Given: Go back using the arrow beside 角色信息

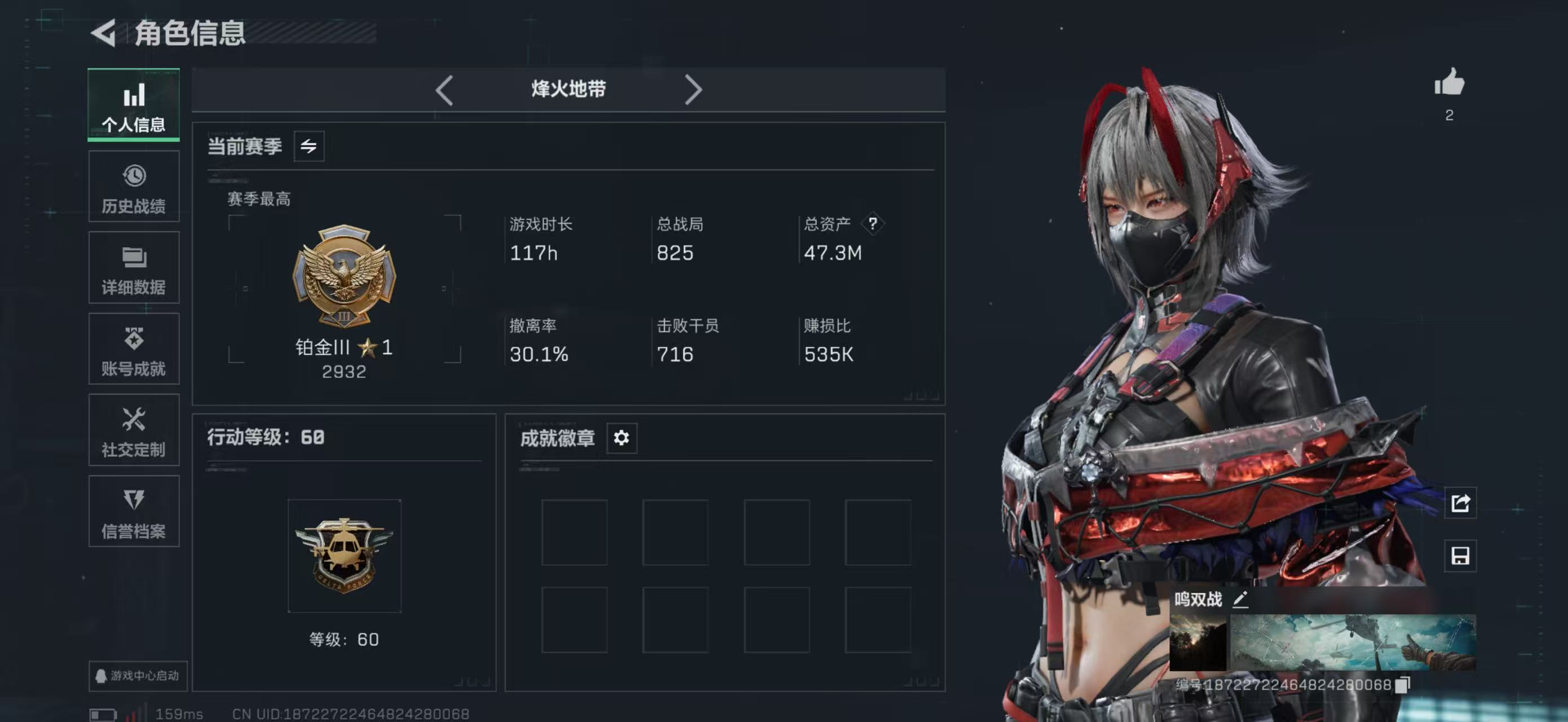Looking at the screenshot, I should coord(105,34).
